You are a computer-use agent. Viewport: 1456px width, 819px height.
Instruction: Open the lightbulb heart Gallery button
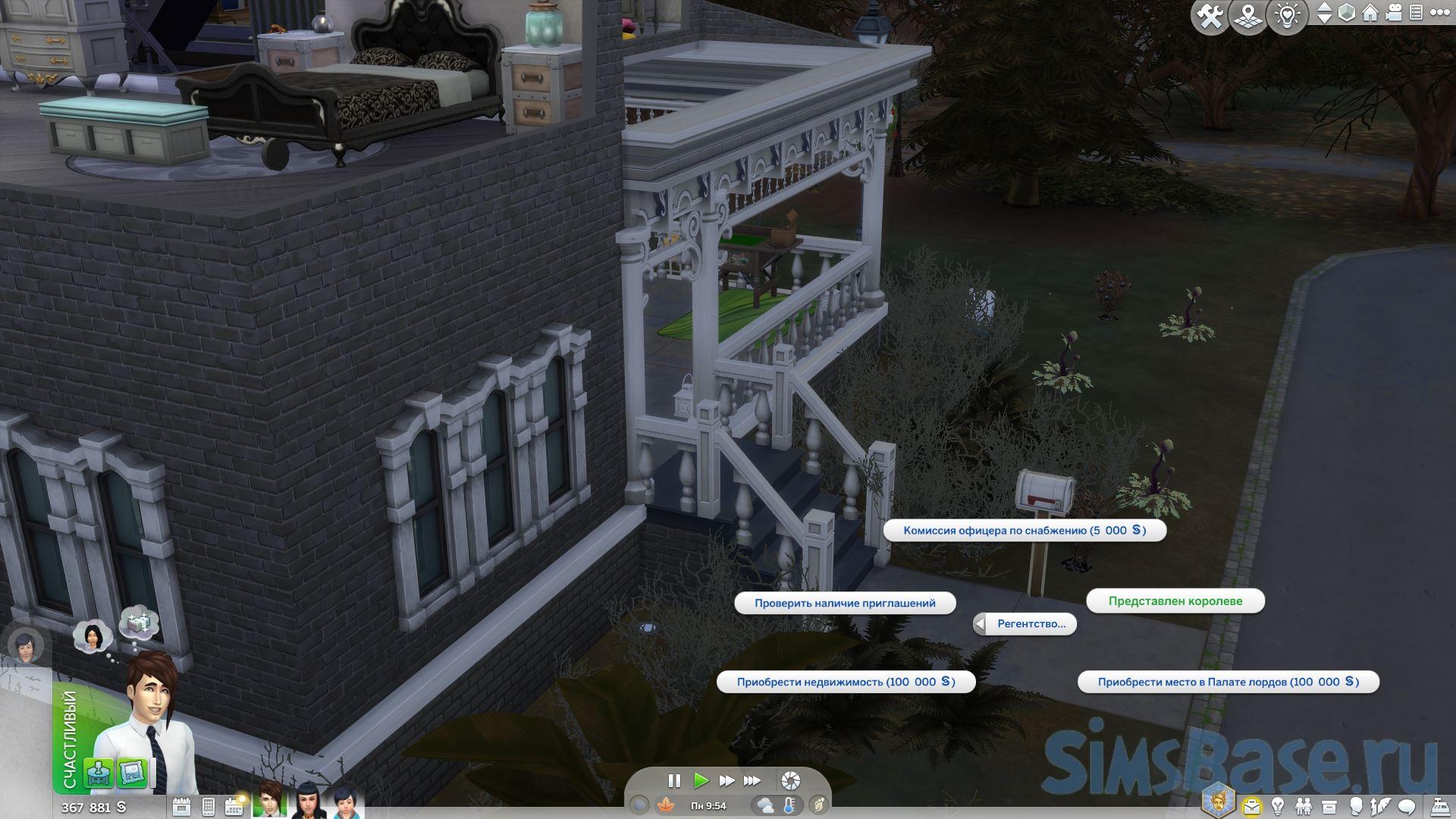(1287, 16)
